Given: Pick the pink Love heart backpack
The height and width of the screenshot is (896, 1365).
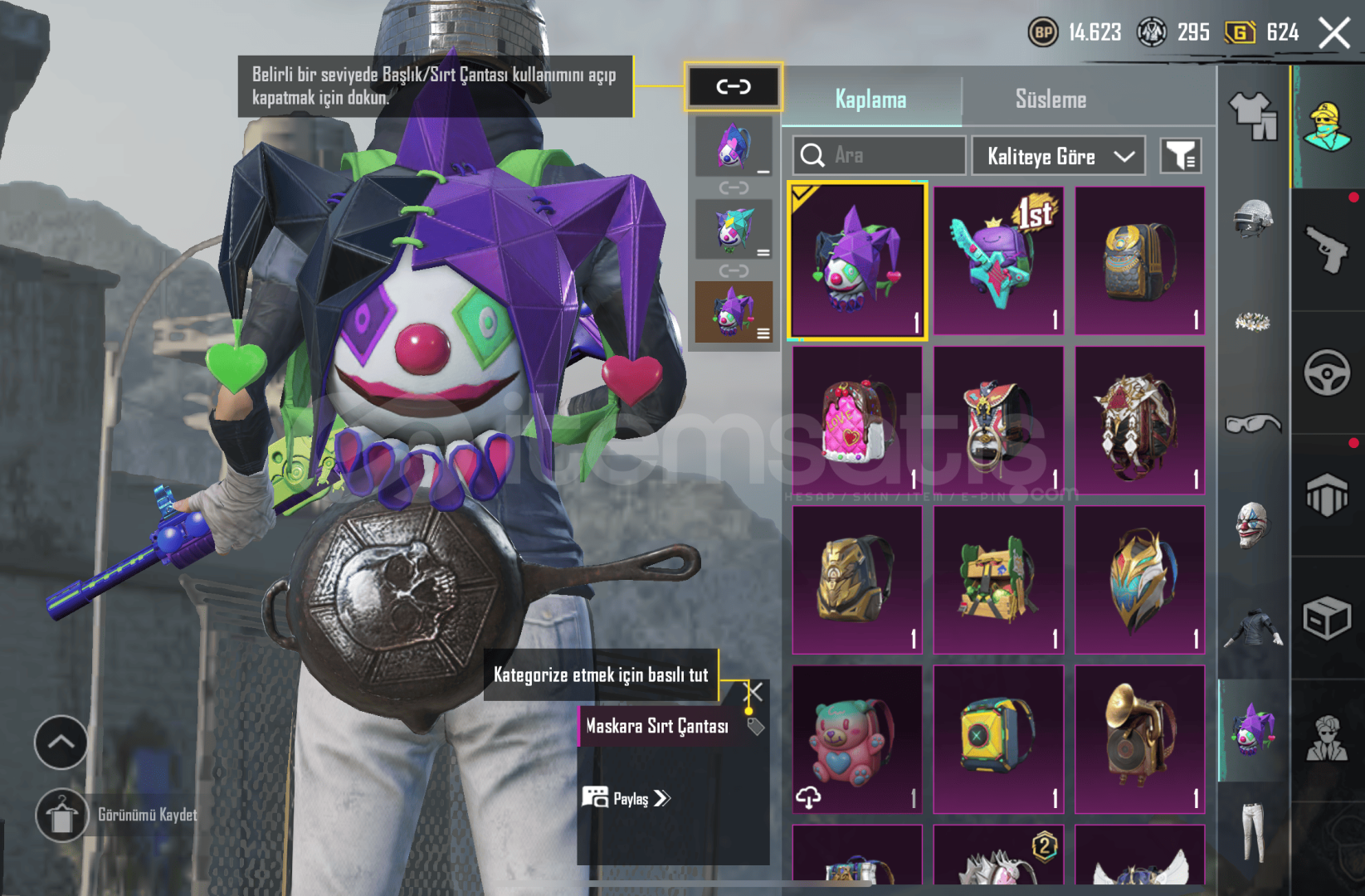Looking at the screenshot, I should pos(857,421).
